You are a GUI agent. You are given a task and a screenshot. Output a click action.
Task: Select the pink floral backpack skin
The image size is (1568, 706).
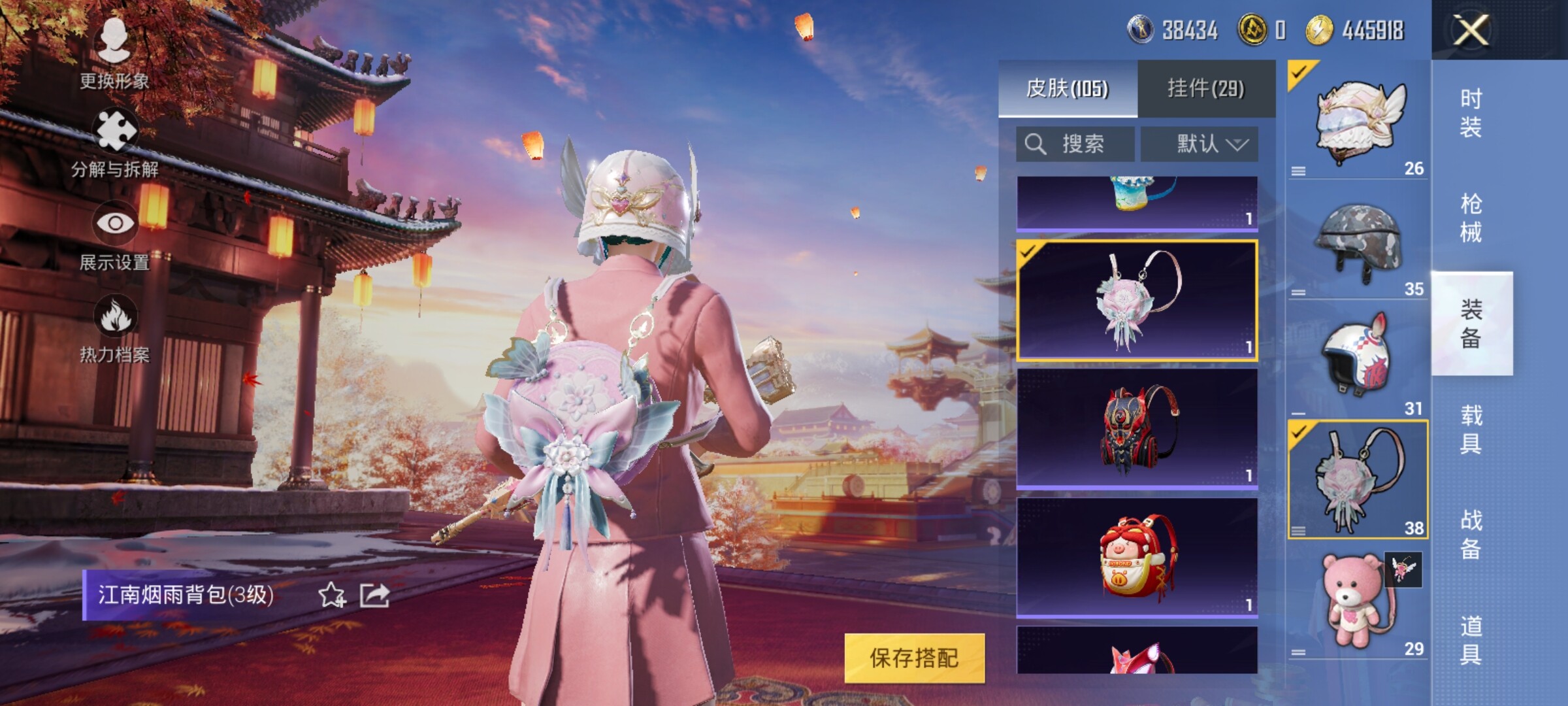tap(1137, 301)
